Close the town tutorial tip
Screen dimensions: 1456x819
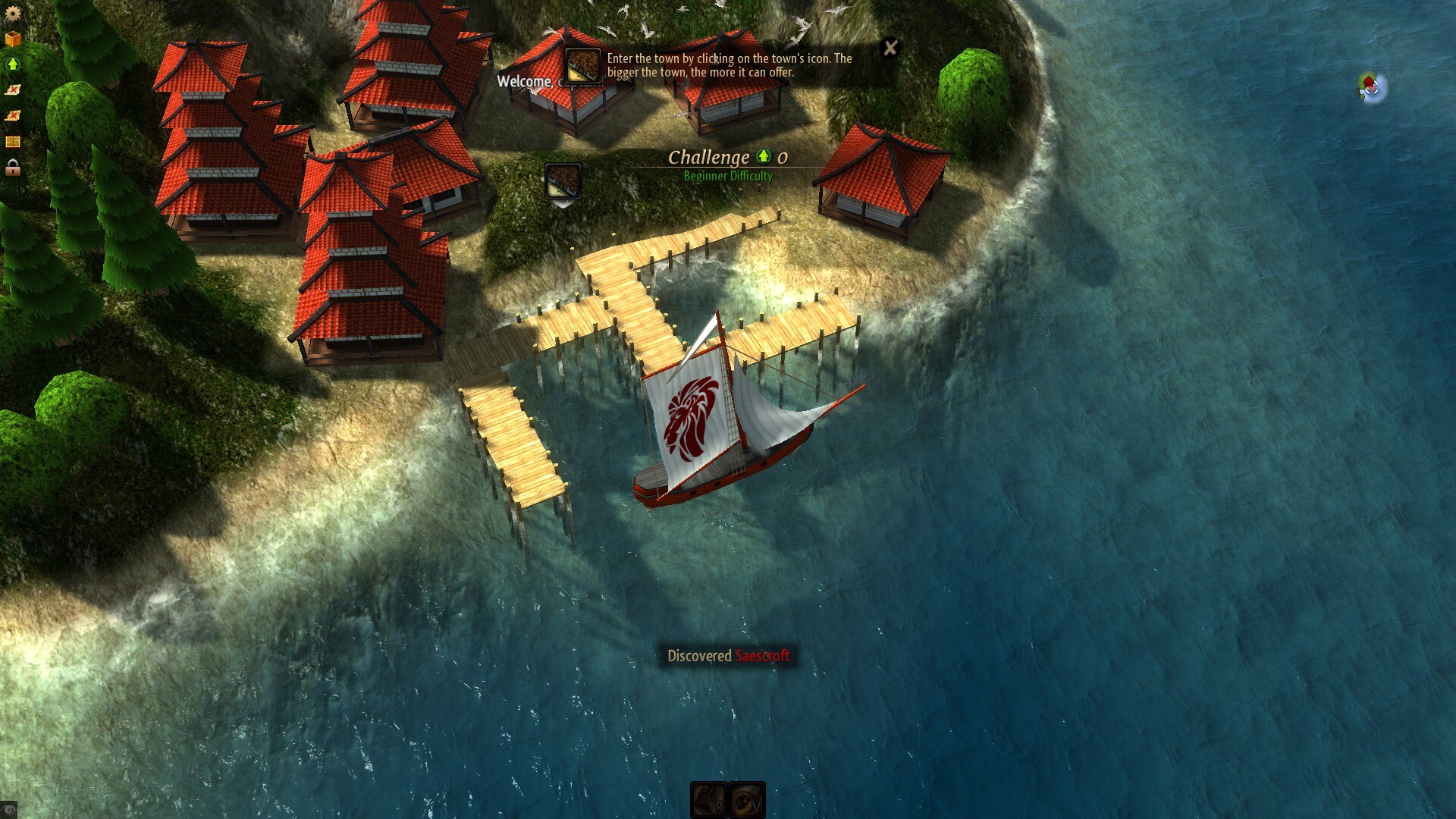coord(890,49)
